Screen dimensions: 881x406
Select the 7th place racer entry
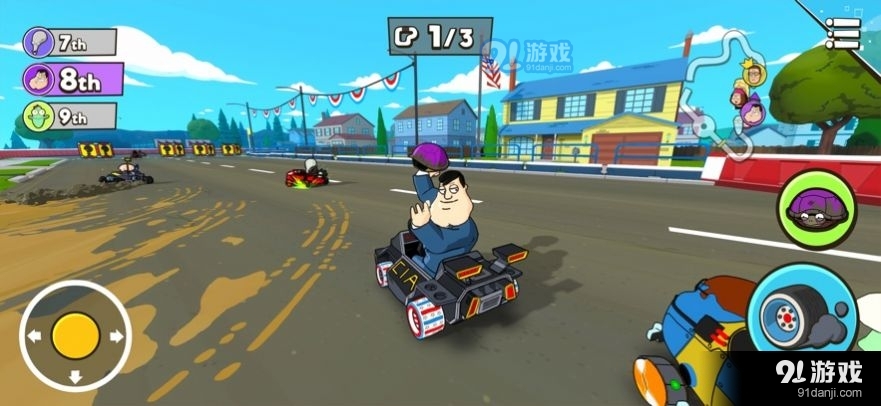point(70,43)
